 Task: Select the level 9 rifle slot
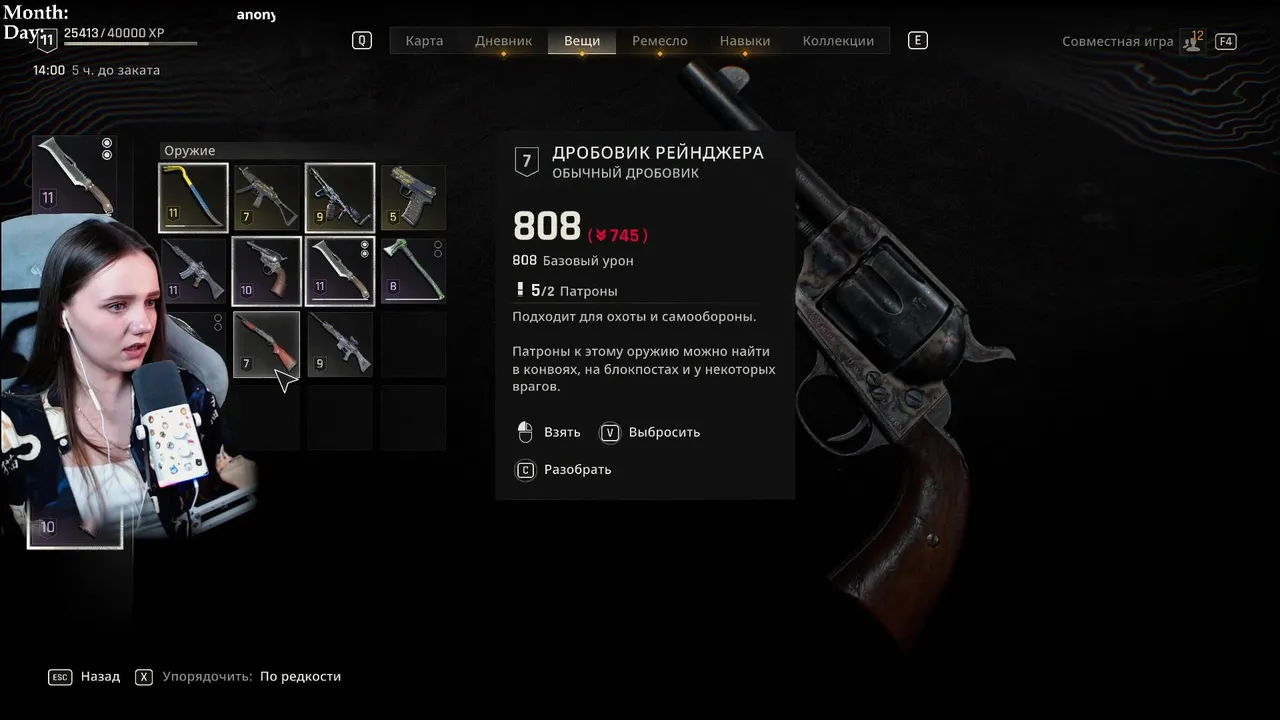tap(340, 344)
